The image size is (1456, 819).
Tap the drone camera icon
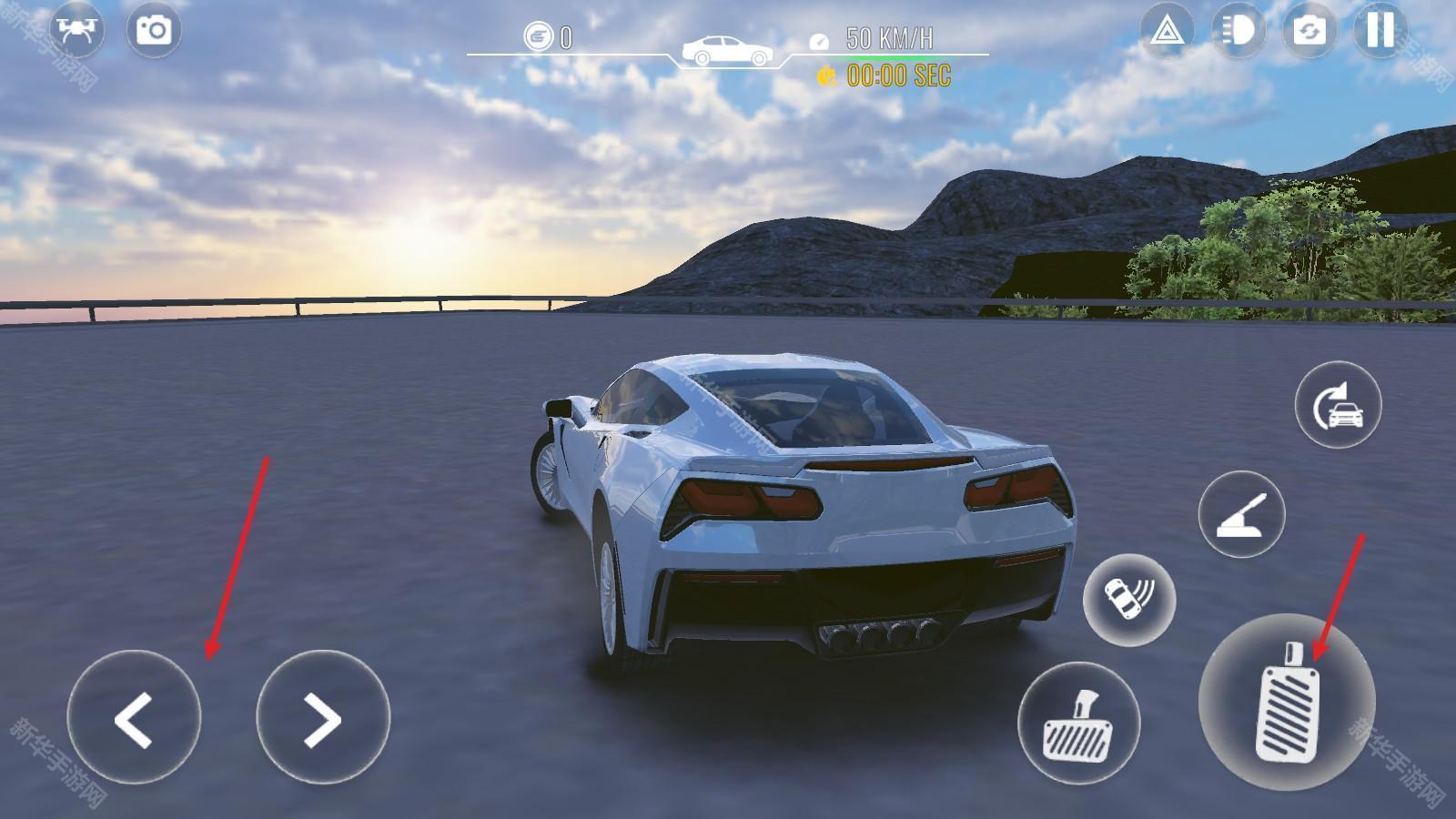[76, 30]
